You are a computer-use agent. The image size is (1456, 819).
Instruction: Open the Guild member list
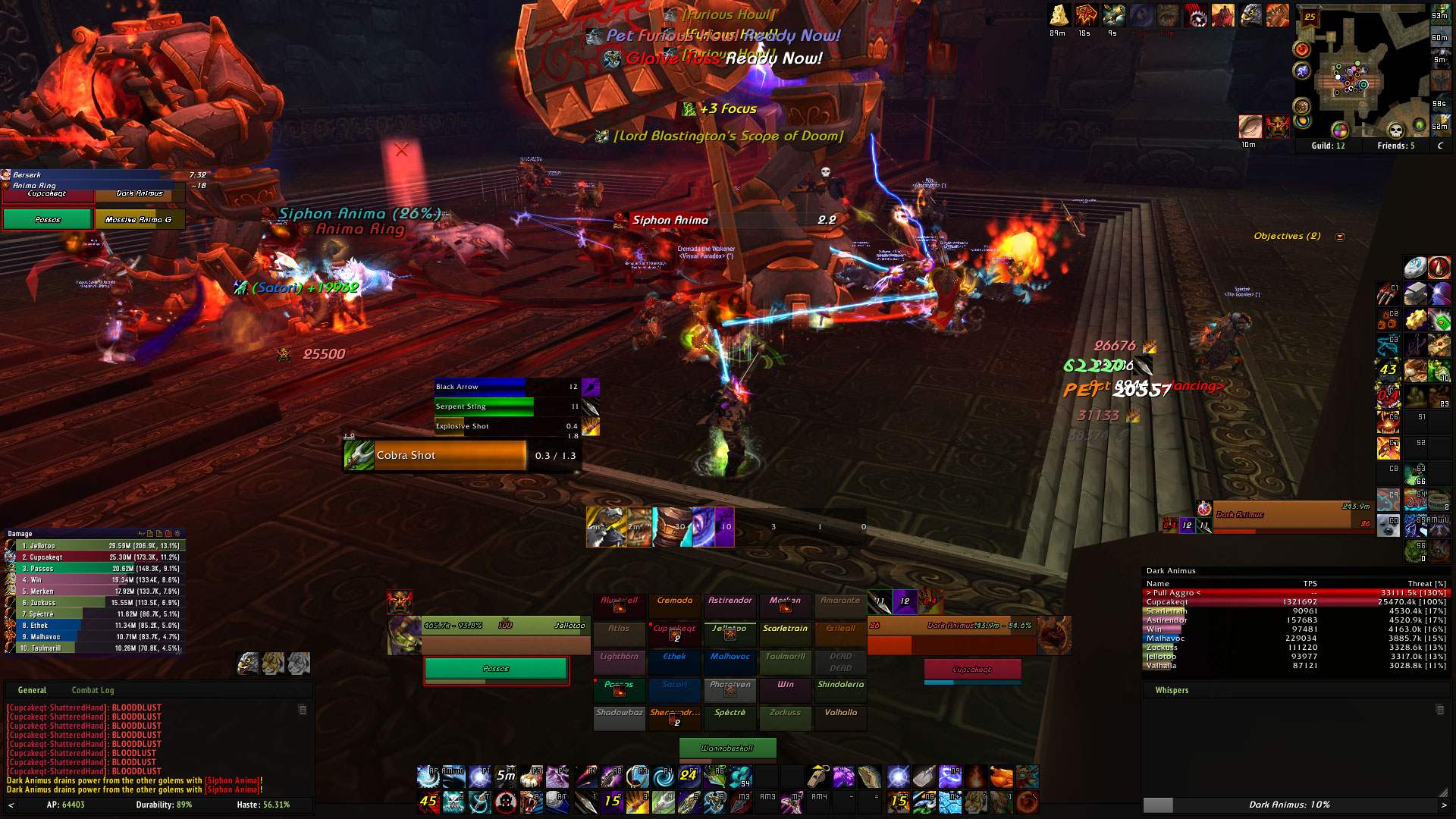(x=1328, y=146)
